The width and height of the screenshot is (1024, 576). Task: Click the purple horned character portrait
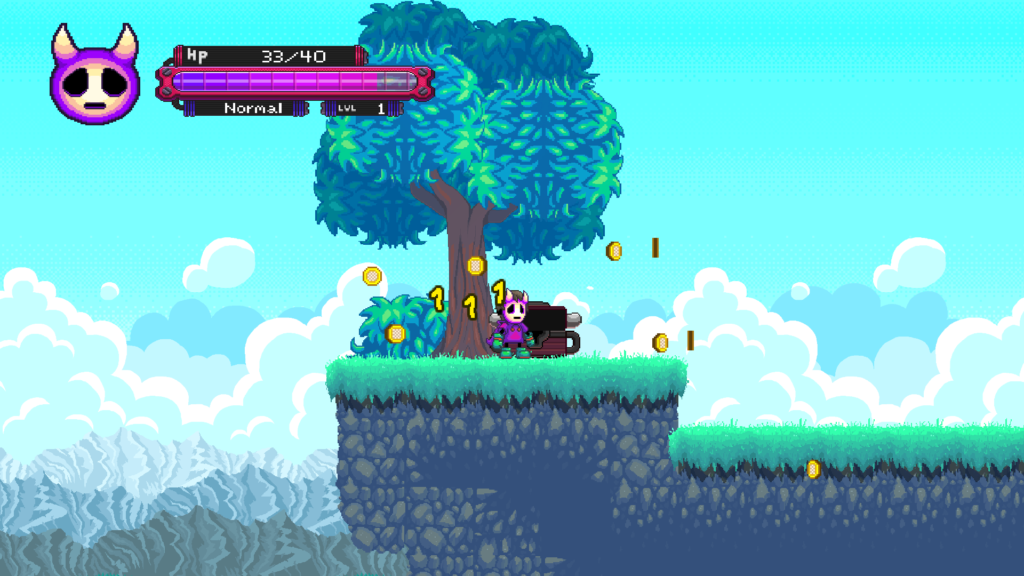pyautogui.click(x=95, y=80)
